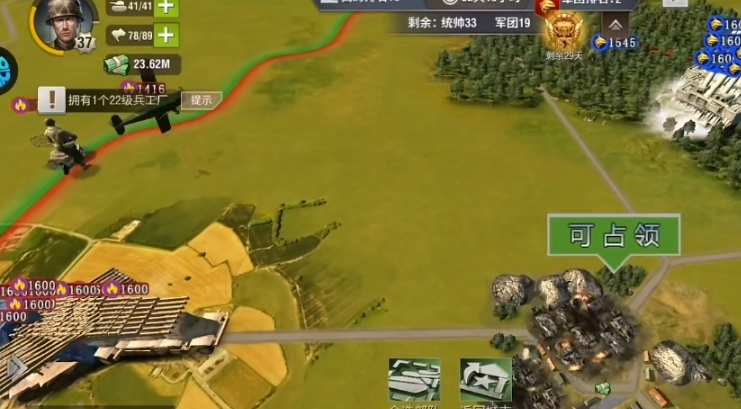Select all troops with the bottom bar icon

414,383
